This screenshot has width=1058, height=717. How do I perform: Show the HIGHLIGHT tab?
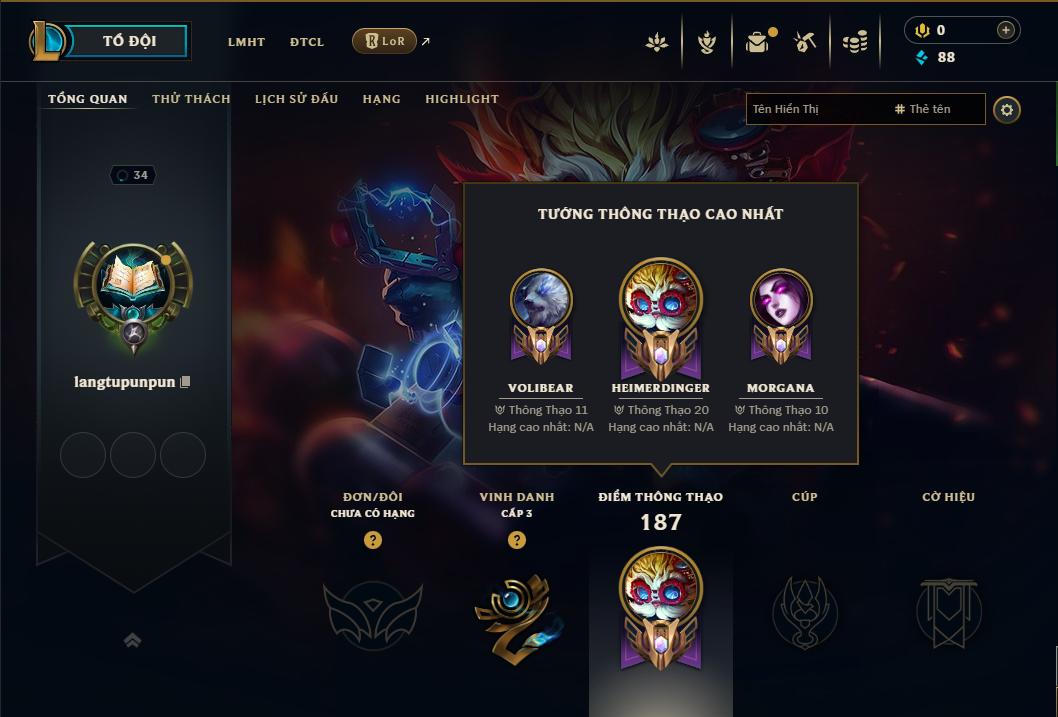(462, 99)
